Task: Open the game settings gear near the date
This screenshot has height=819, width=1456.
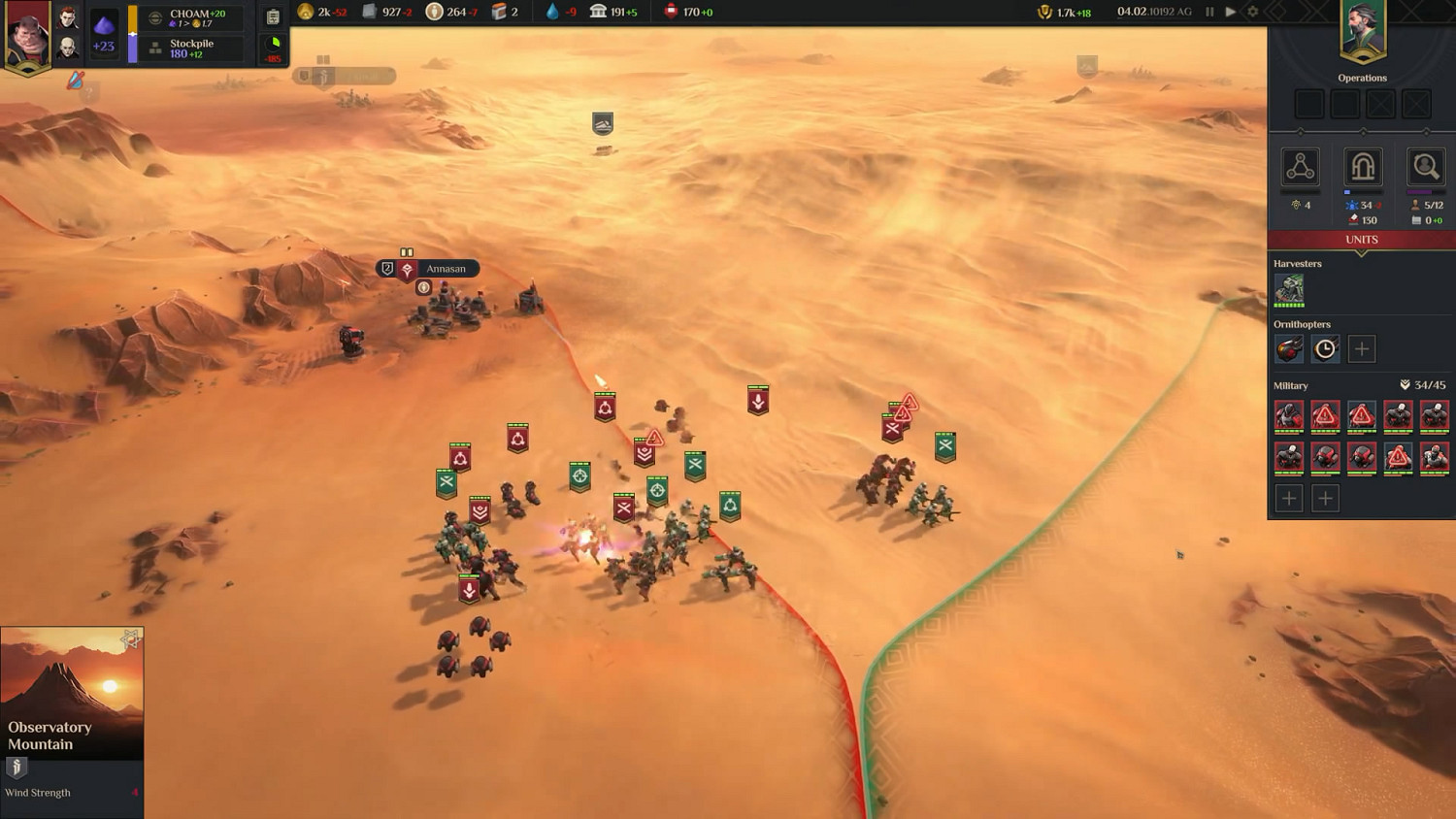Action: click(x=1250, y=14)
